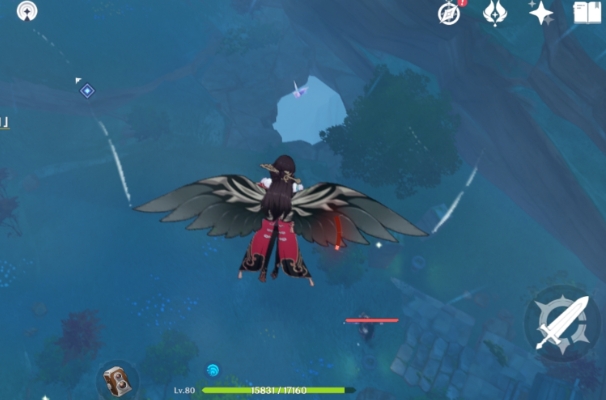Select the blue diamond quest waypoint marker
Viewport: 606px width, 400px height.
pos(87,91)
